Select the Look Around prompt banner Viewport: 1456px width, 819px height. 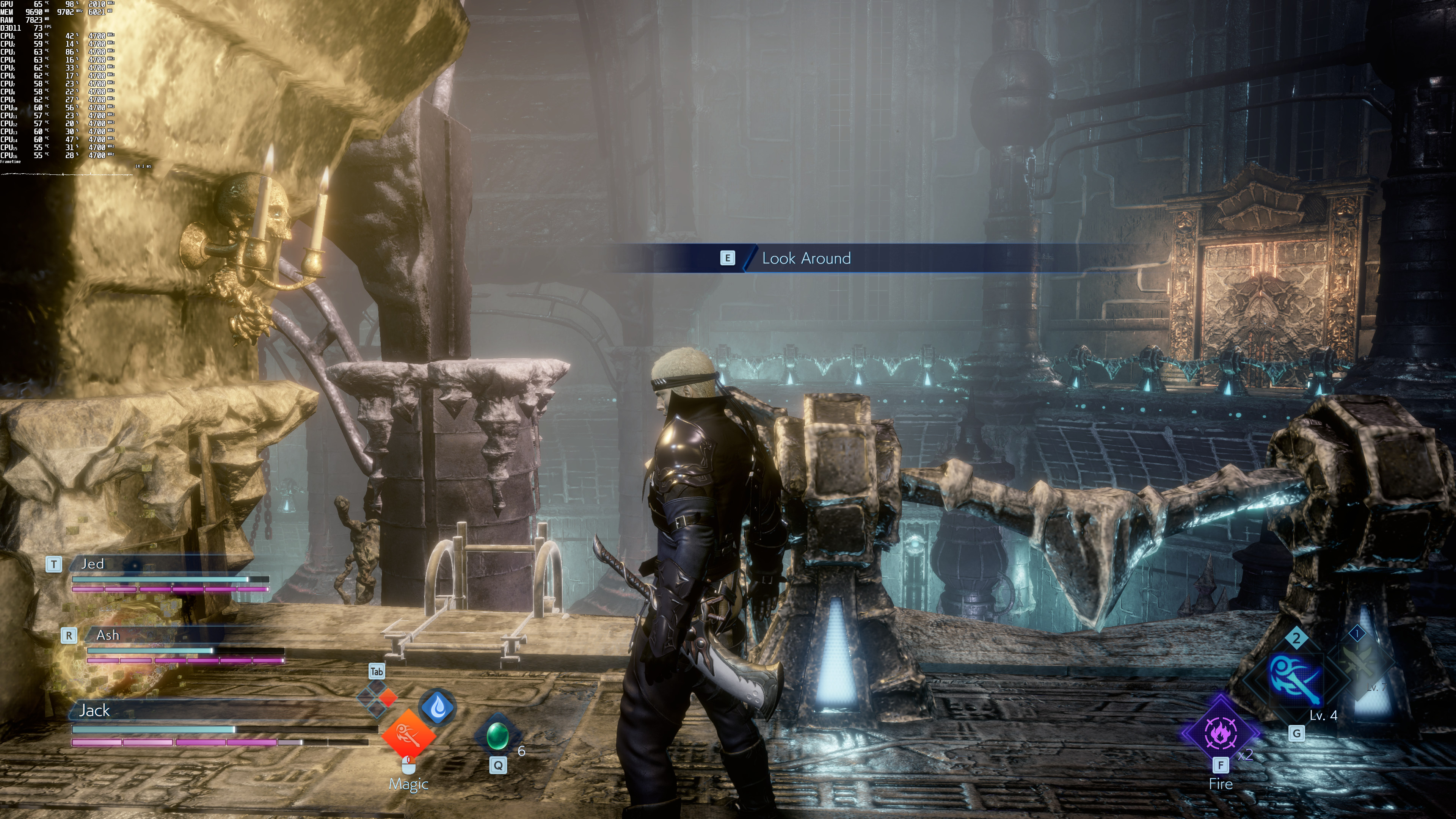pyautogui.click(x=806, y=258)
